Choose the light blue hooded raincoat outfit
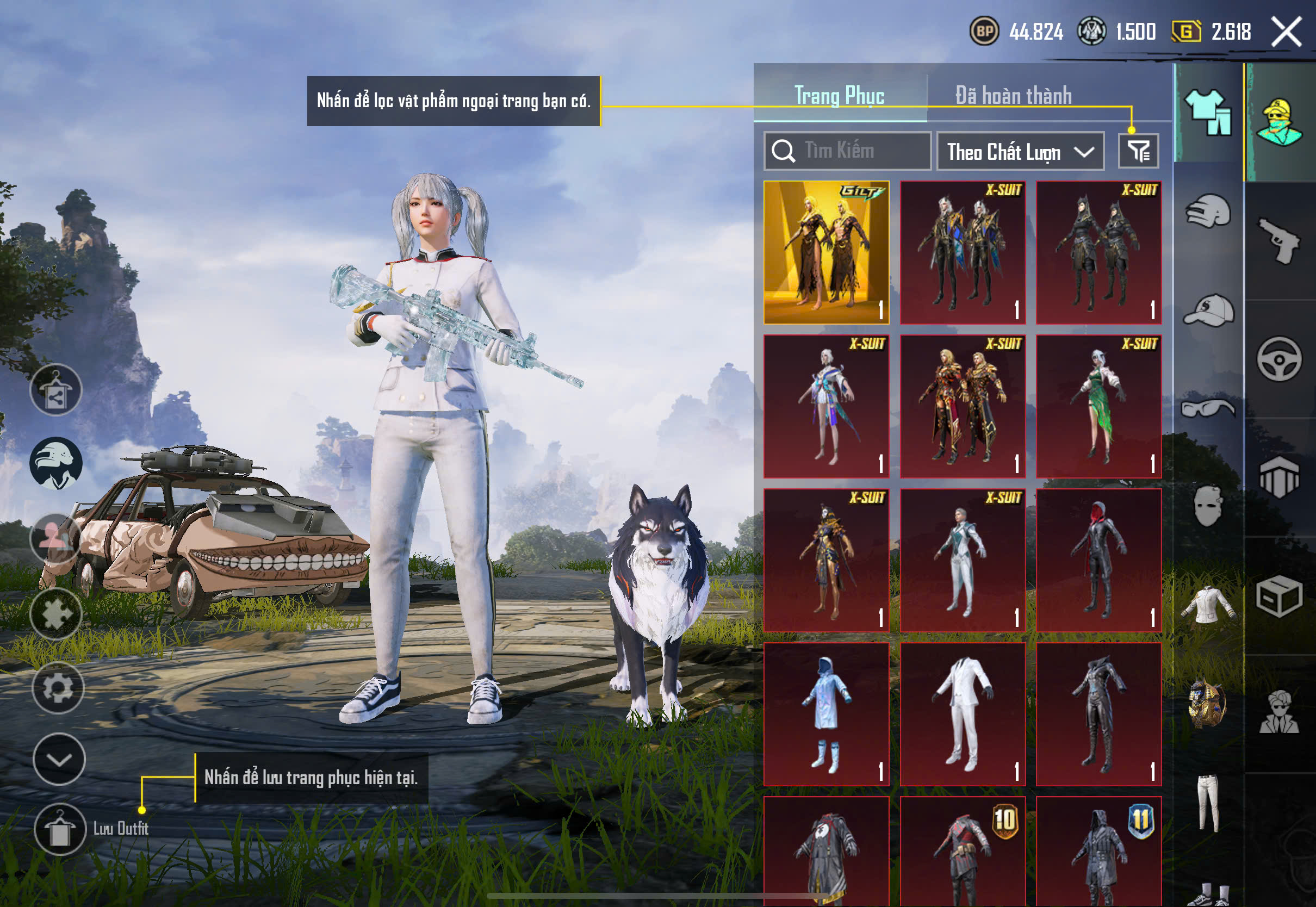 tap(826, 715)
